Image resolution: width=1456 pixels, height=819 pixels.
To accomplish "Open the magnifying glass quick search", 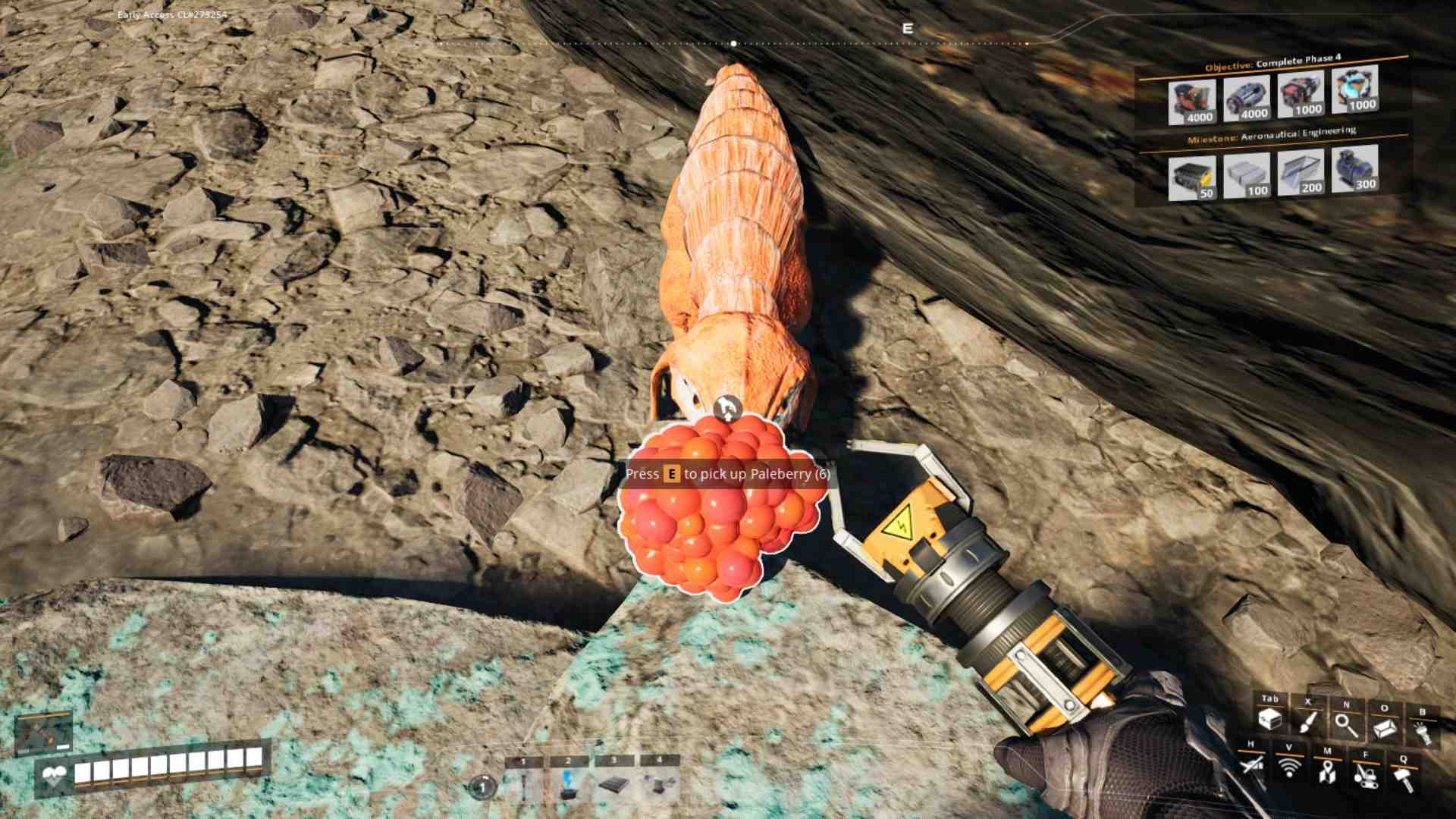I will 1346,725.
